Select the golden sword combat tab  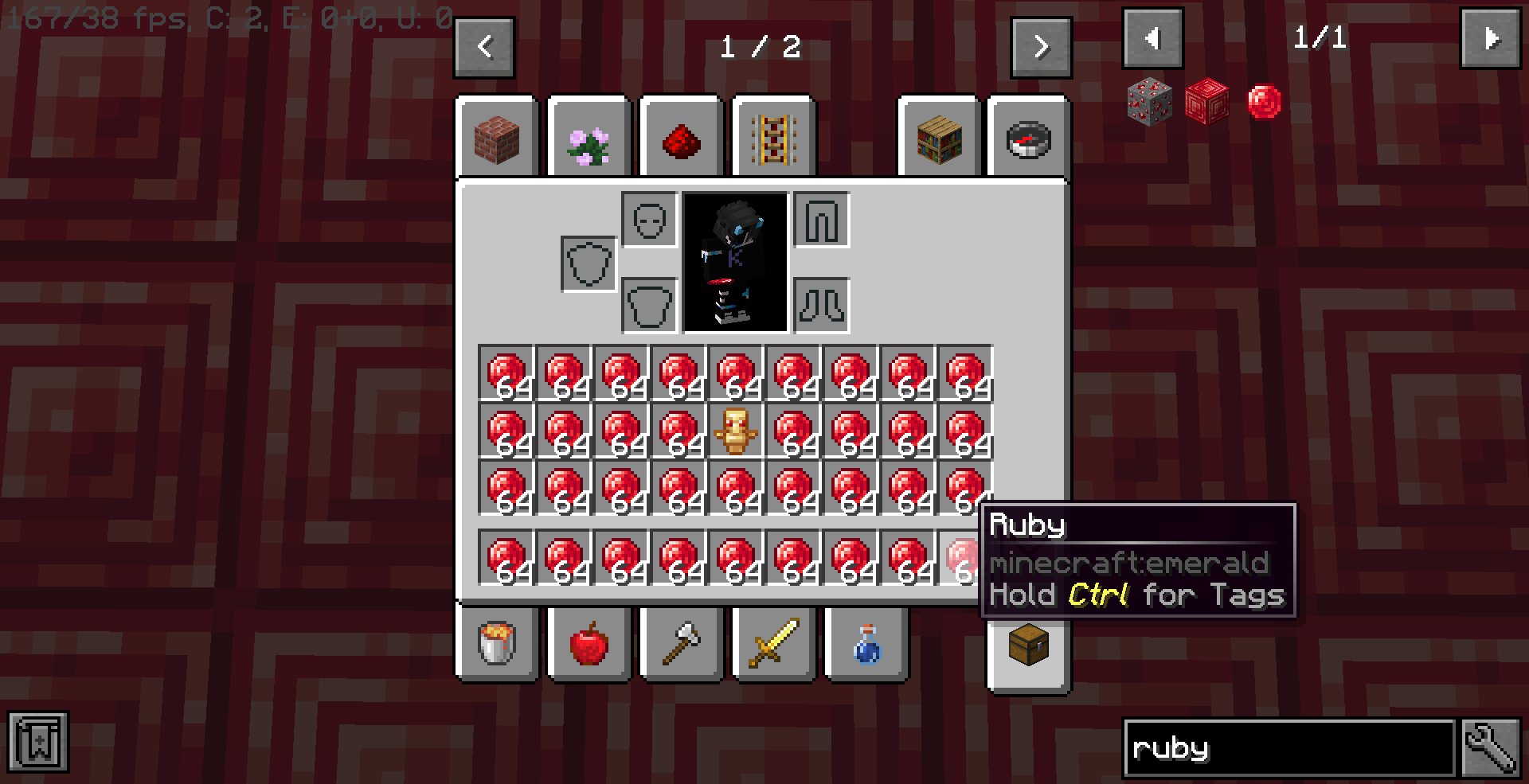pyautogui.click(x=772, y=645)
